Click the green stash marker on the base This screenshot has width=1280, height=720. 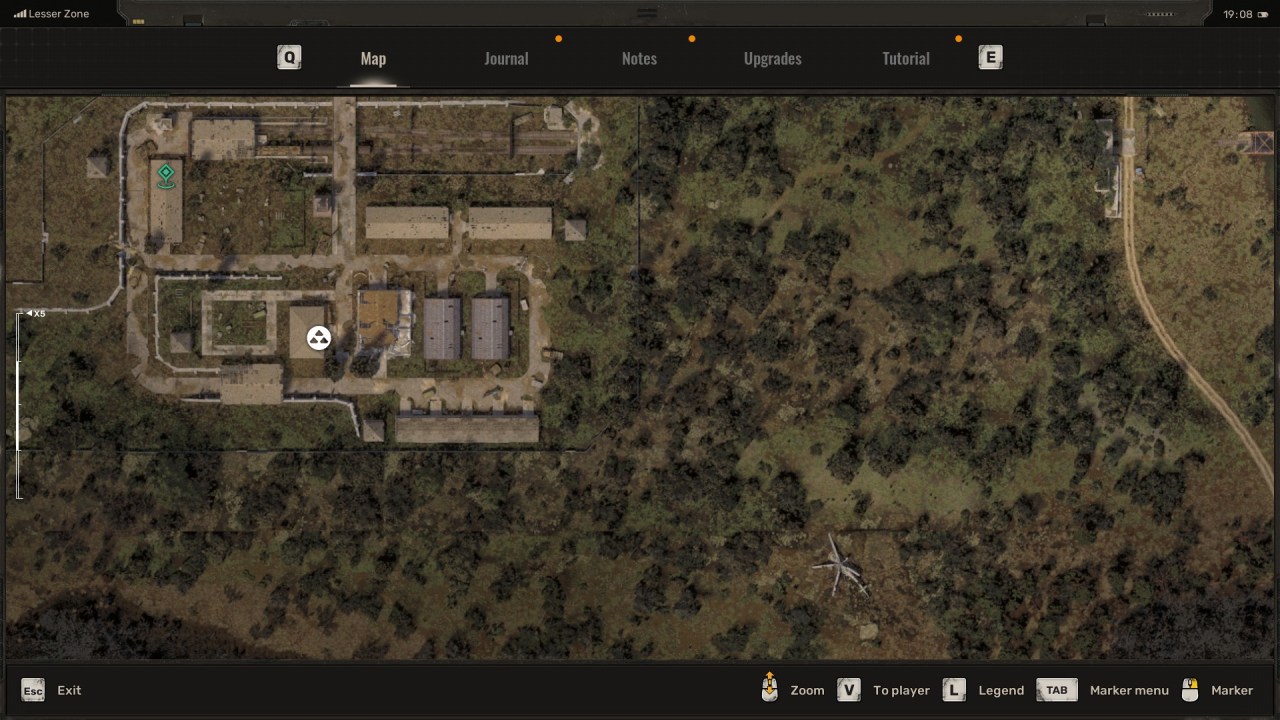click(166, 175)
